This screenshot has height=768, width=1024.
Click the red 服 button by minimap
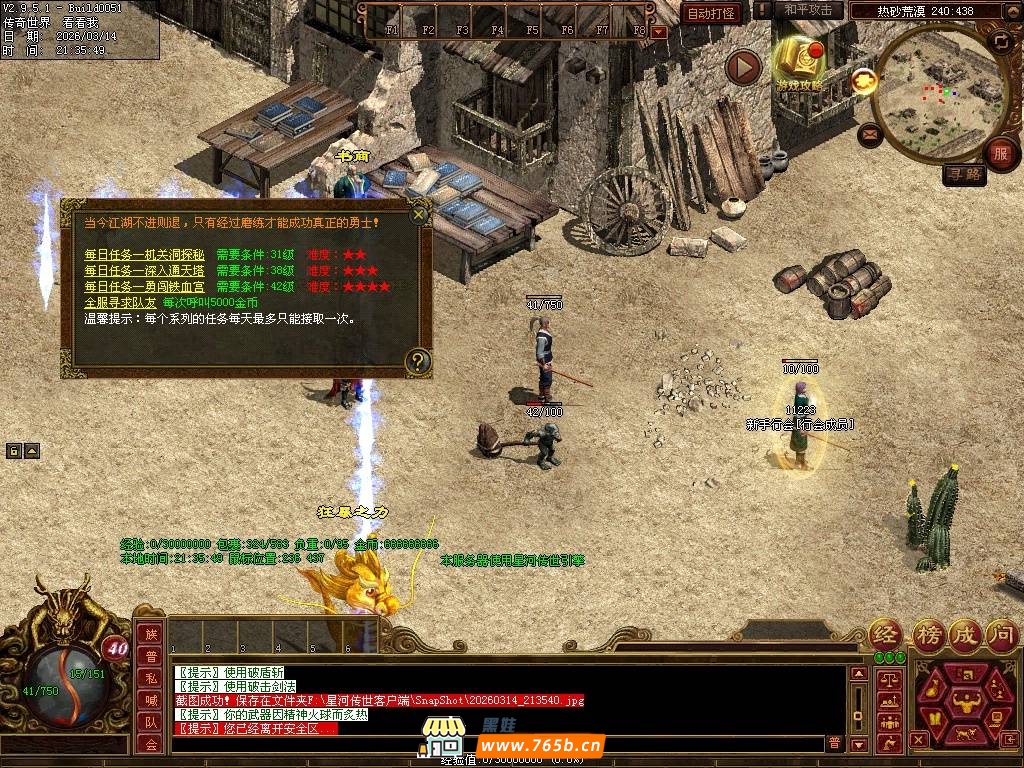[x=1000, y=154]
